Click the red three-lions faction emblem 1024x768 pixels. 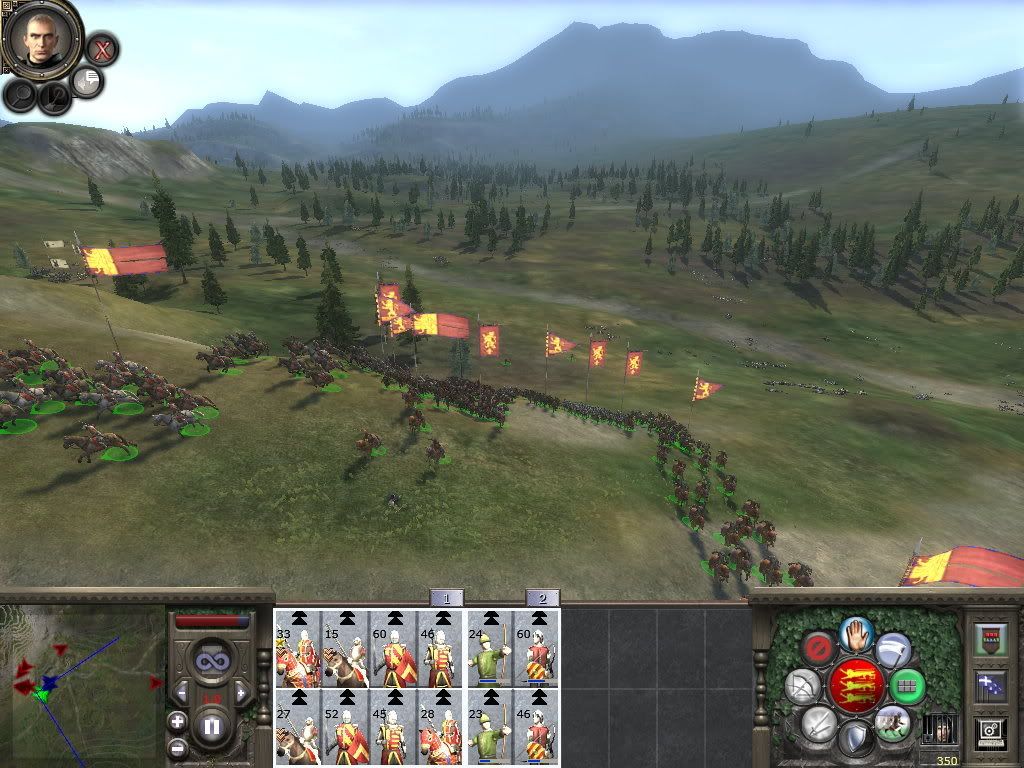tap(855, 684)
